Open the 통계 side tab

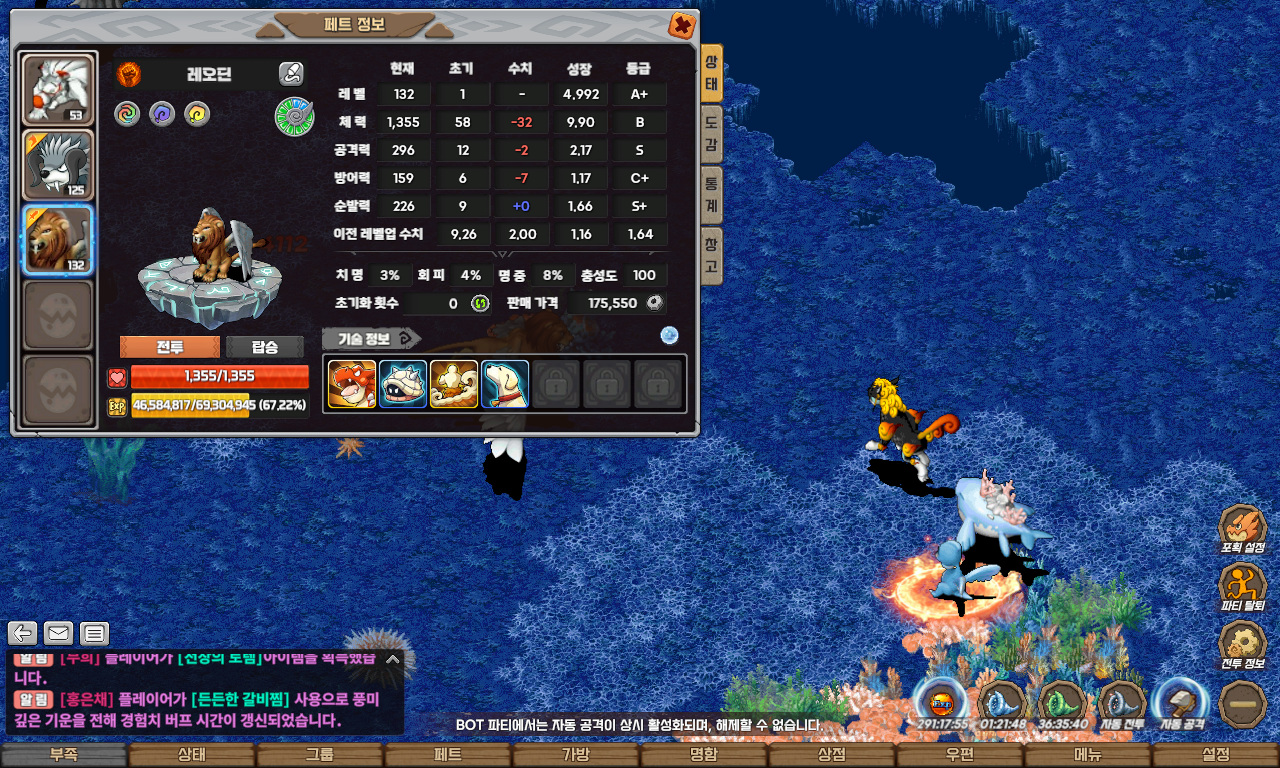tap(711, 195)
